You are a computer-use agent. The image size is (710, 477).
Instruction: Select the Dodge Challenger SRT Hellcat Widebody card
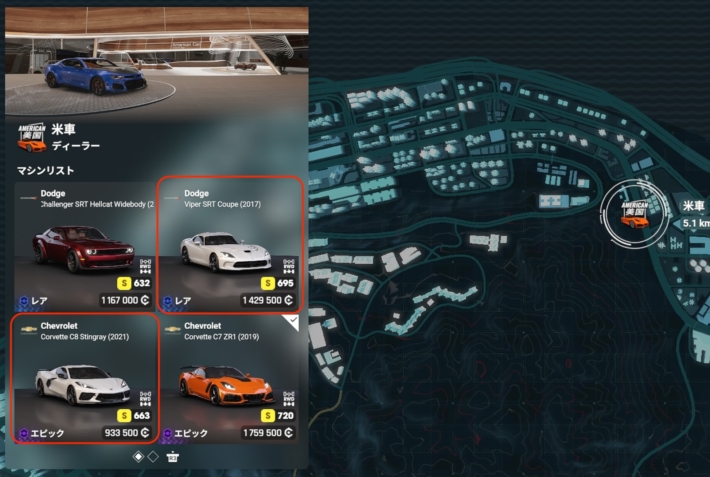click(x=84, y=246)
